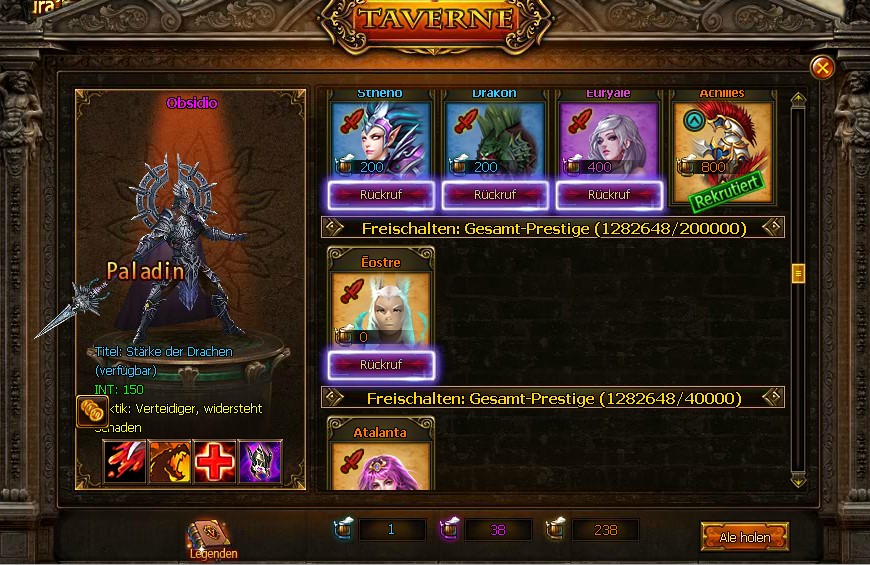Click the scroll-up arrow of hero list

[798, 100]
